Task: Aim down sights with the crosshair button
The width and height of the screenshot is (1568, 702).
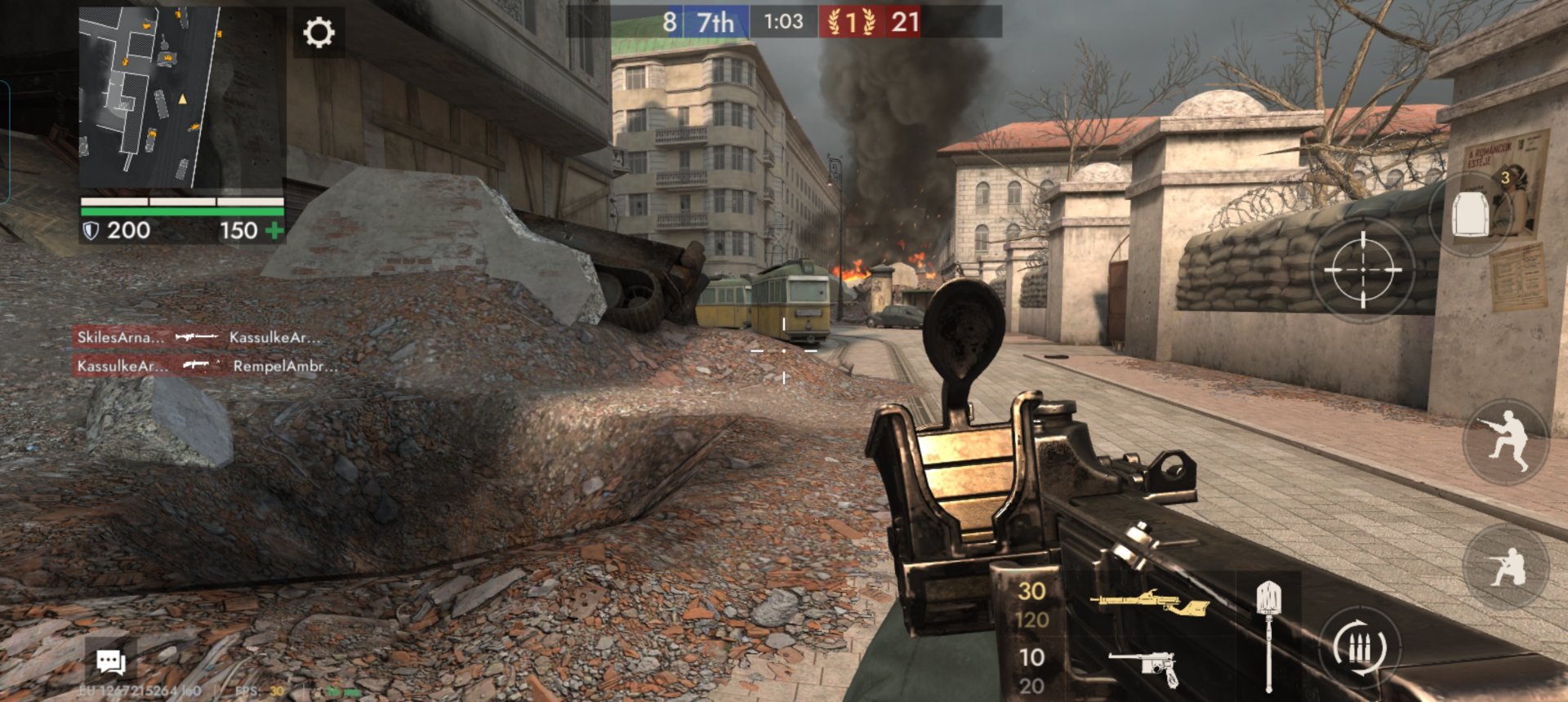Action: 1362,269
